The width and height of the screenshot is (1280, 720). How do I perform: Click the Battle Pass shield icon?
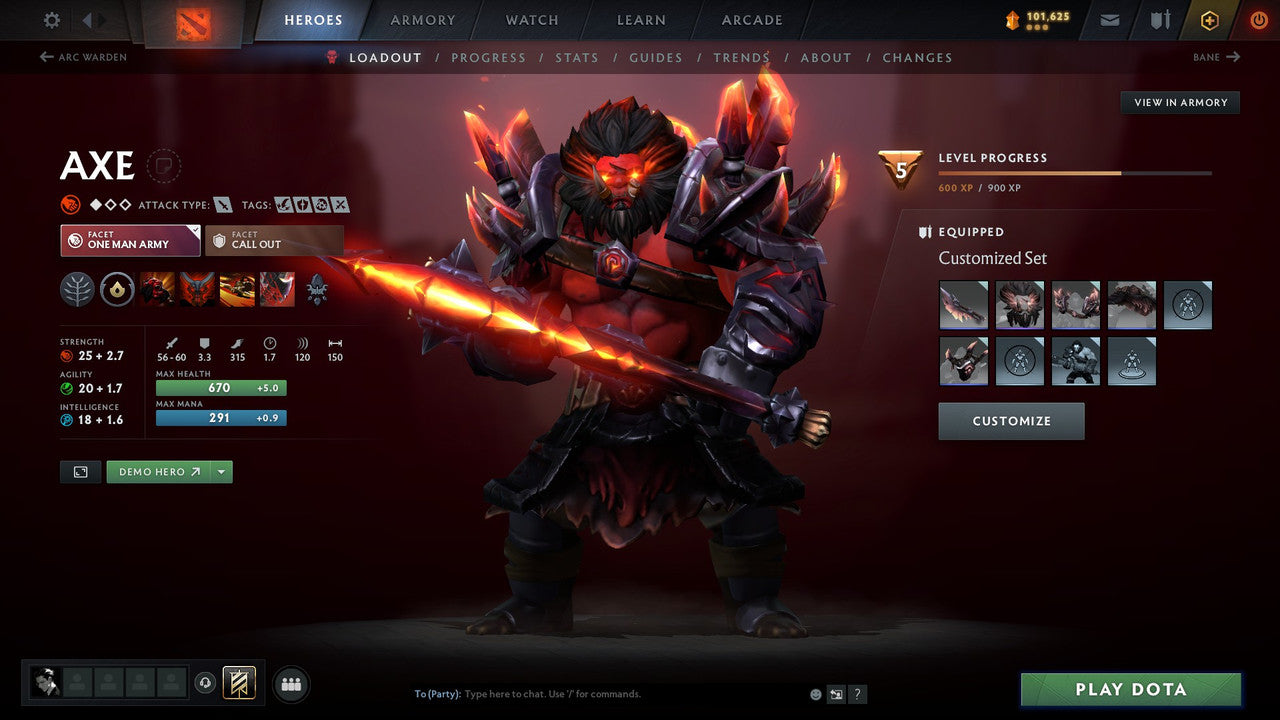click(x=1209, y=19)
